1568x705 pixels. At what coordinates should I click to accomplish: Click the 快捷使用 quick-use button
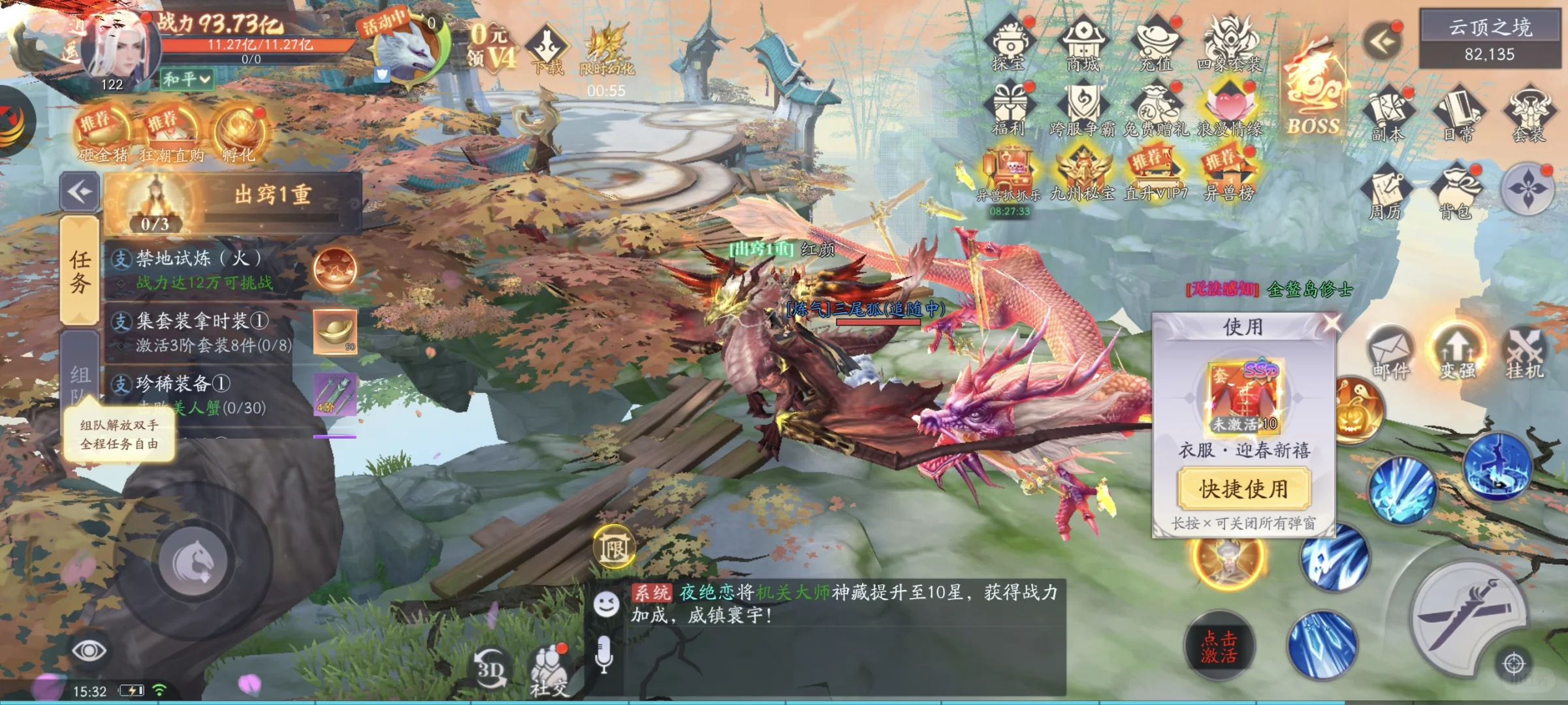click(x=1243, y=489)
